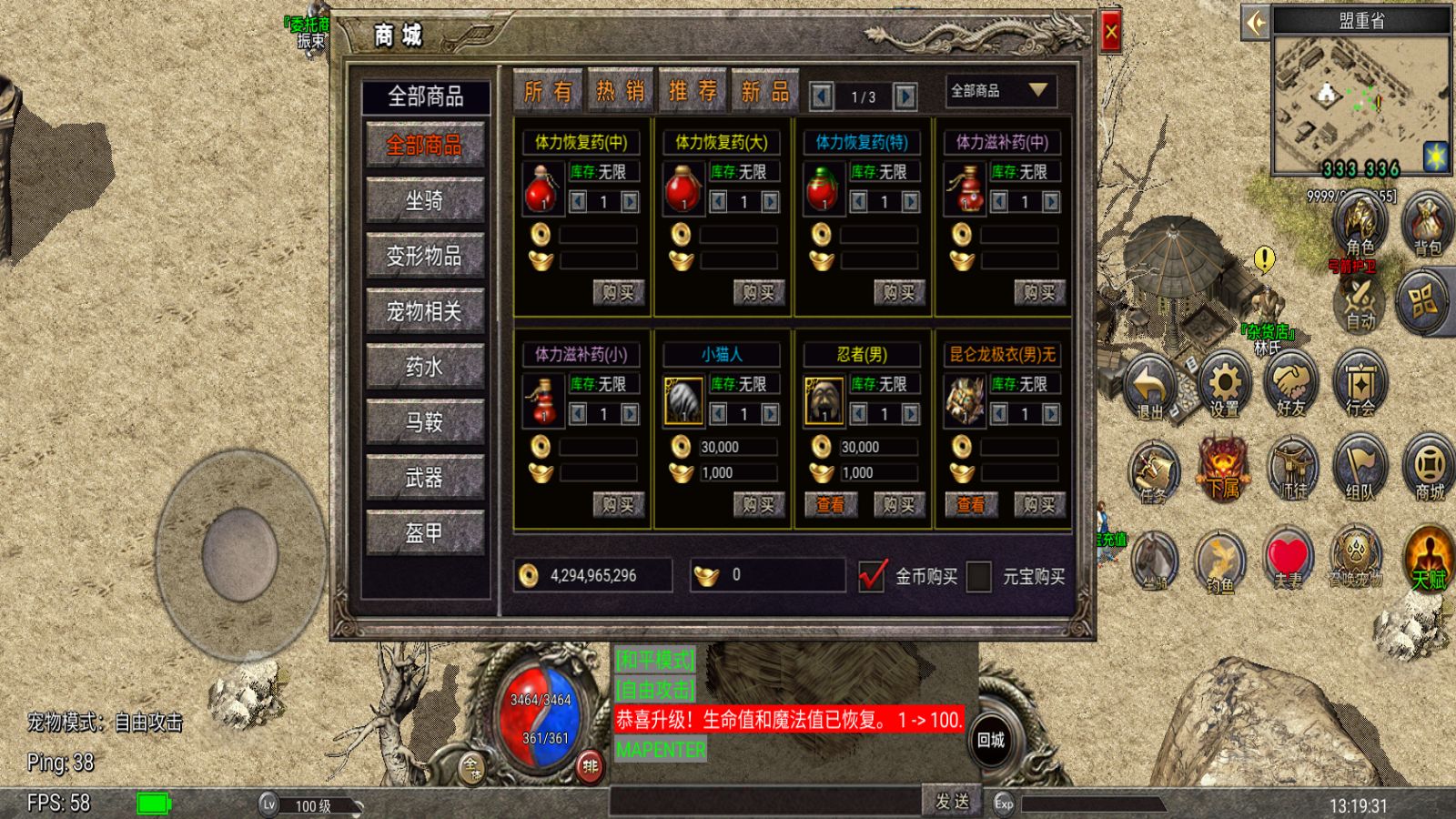The image size is (1456, 819).
Task: Open the 背包 (Backpack) icon
Action: tap(1425, 223)
